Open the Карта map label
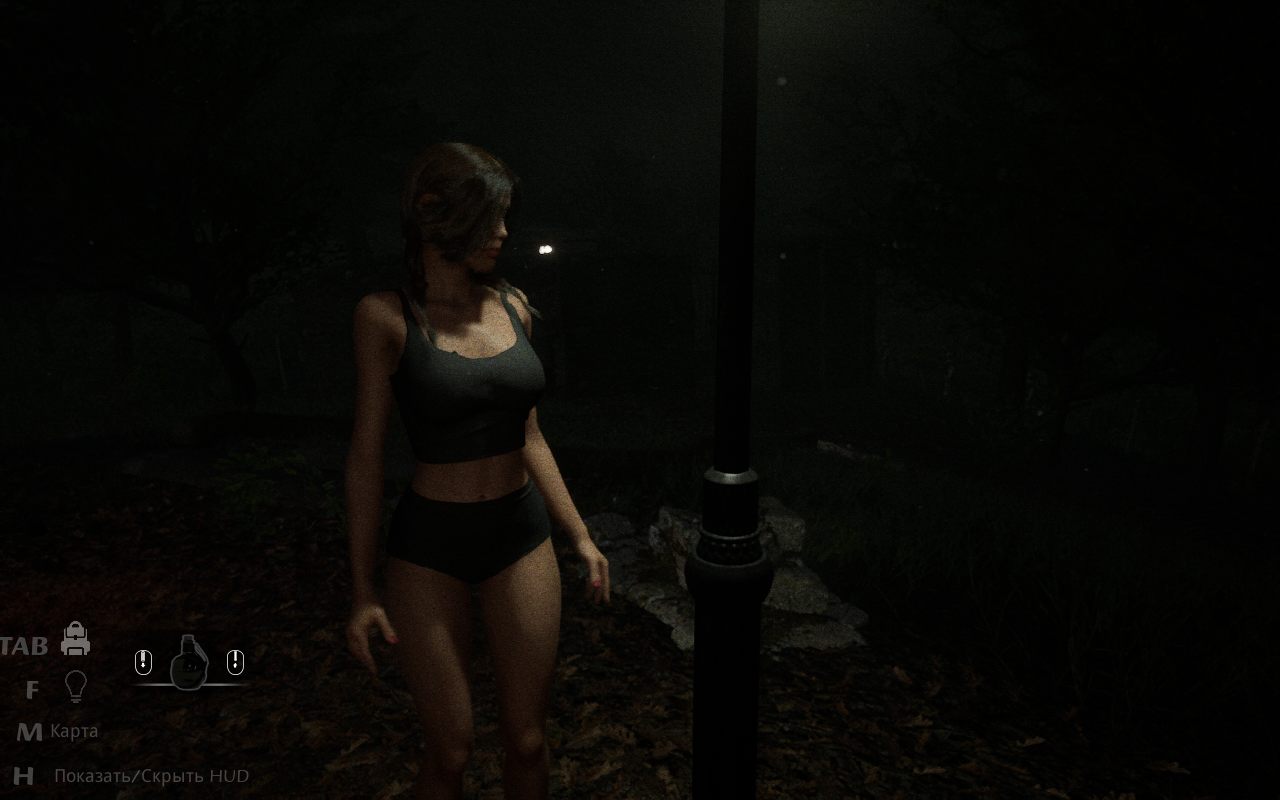The height and width of the screenshot is (800, 1280). [74, 731]
